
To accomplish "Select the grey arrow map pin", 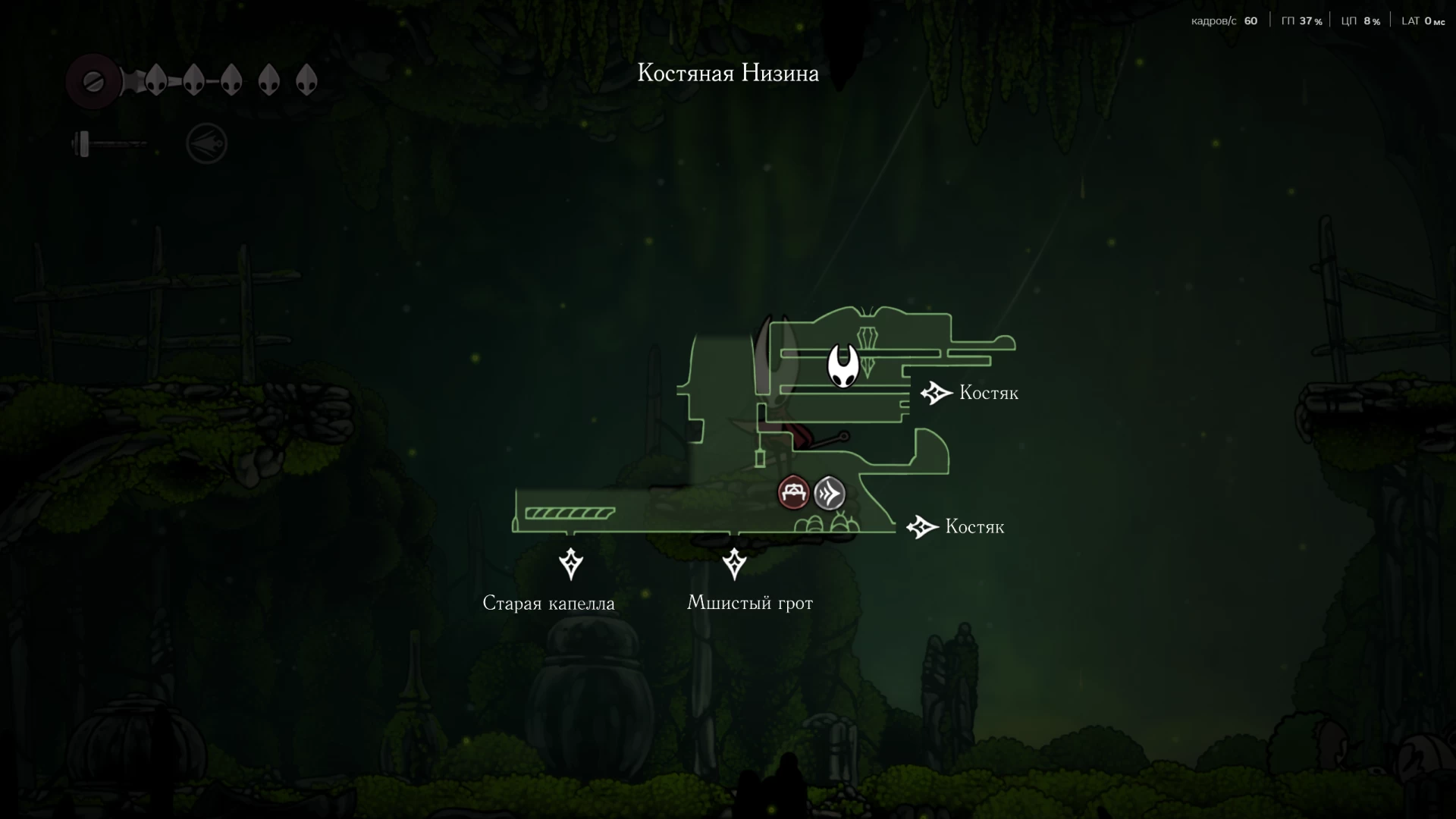I will (830, 494).
